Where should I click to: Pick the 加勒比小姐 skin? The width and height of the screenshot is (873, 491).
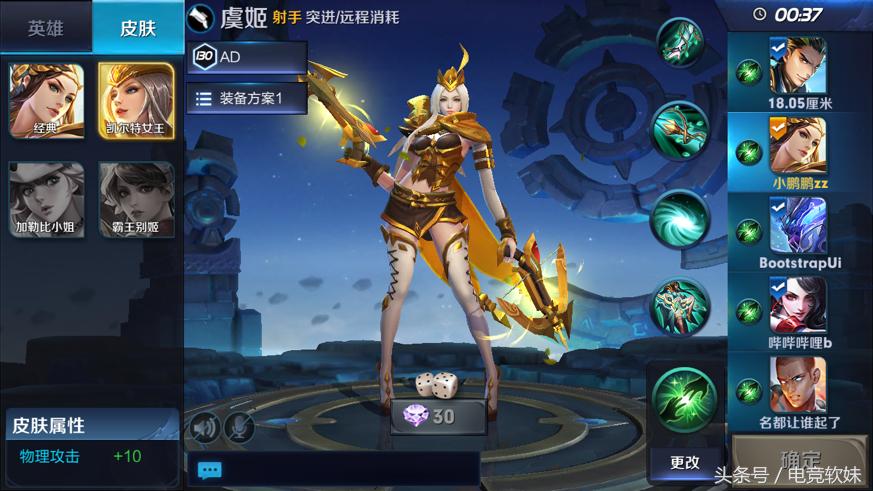(x=47, y=200)
